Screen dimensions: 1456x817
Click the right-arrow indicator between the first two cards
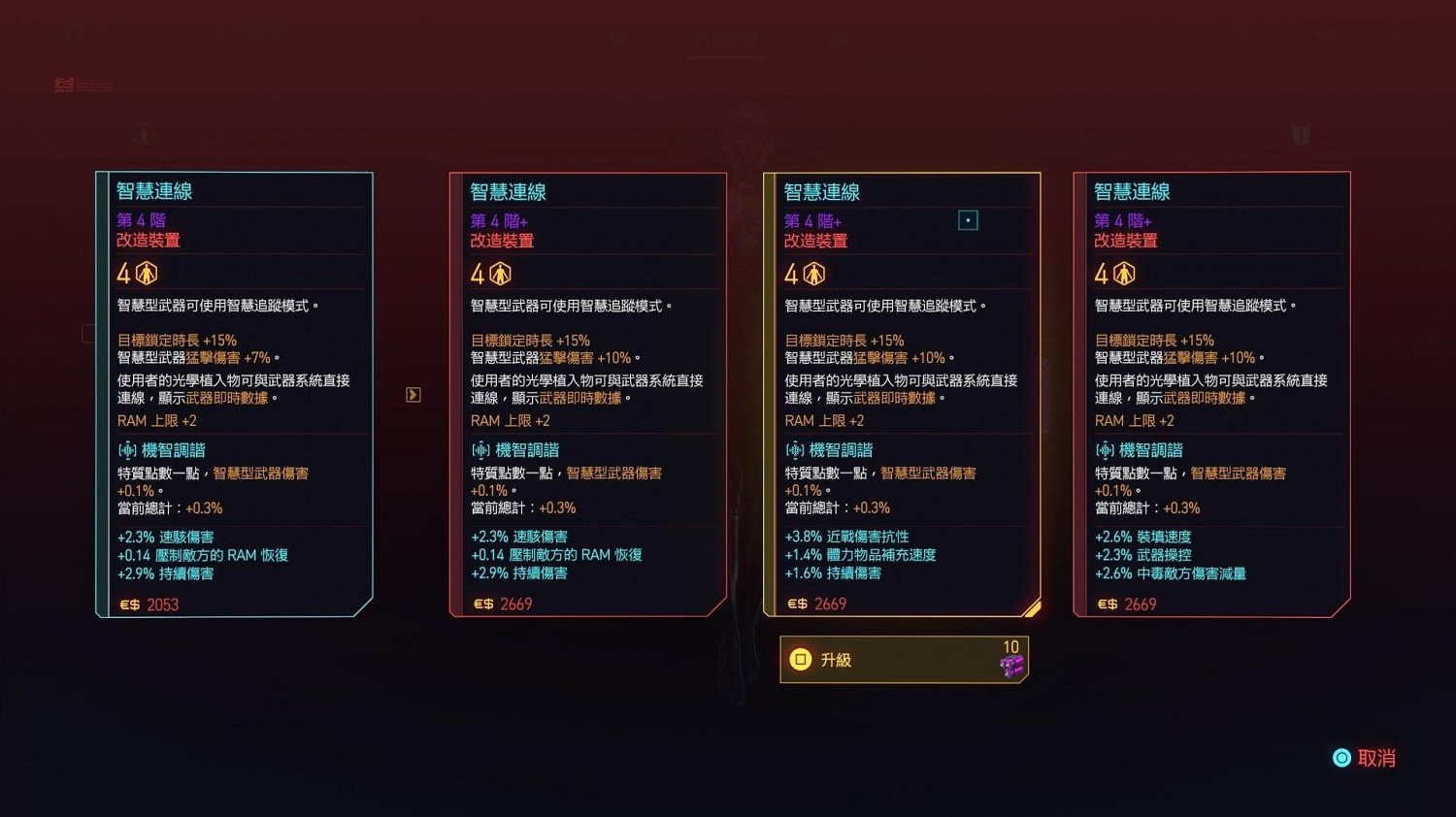(413, 394)
